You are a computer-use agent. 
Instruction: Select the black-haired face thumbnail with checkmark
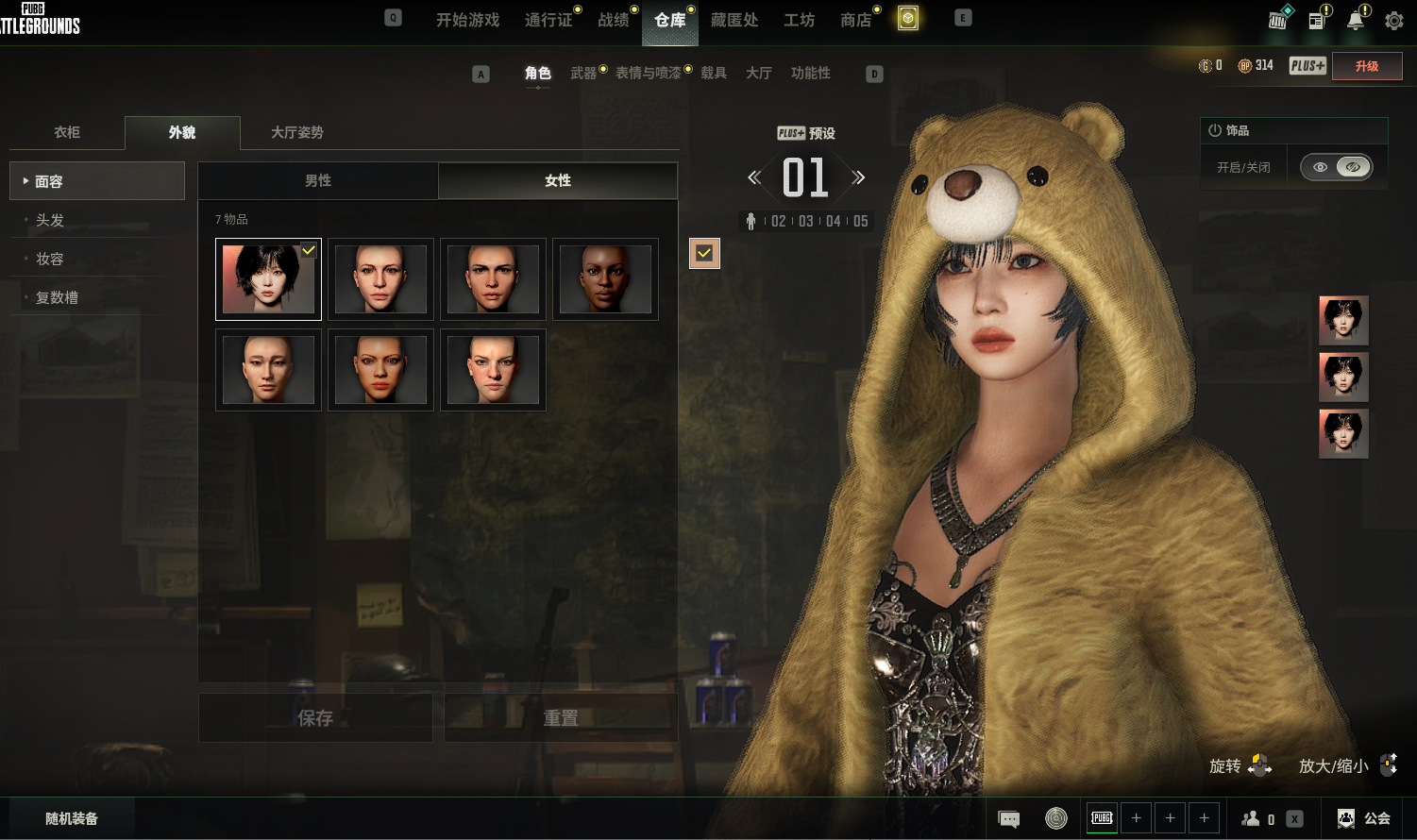click(x=268, y=279)
